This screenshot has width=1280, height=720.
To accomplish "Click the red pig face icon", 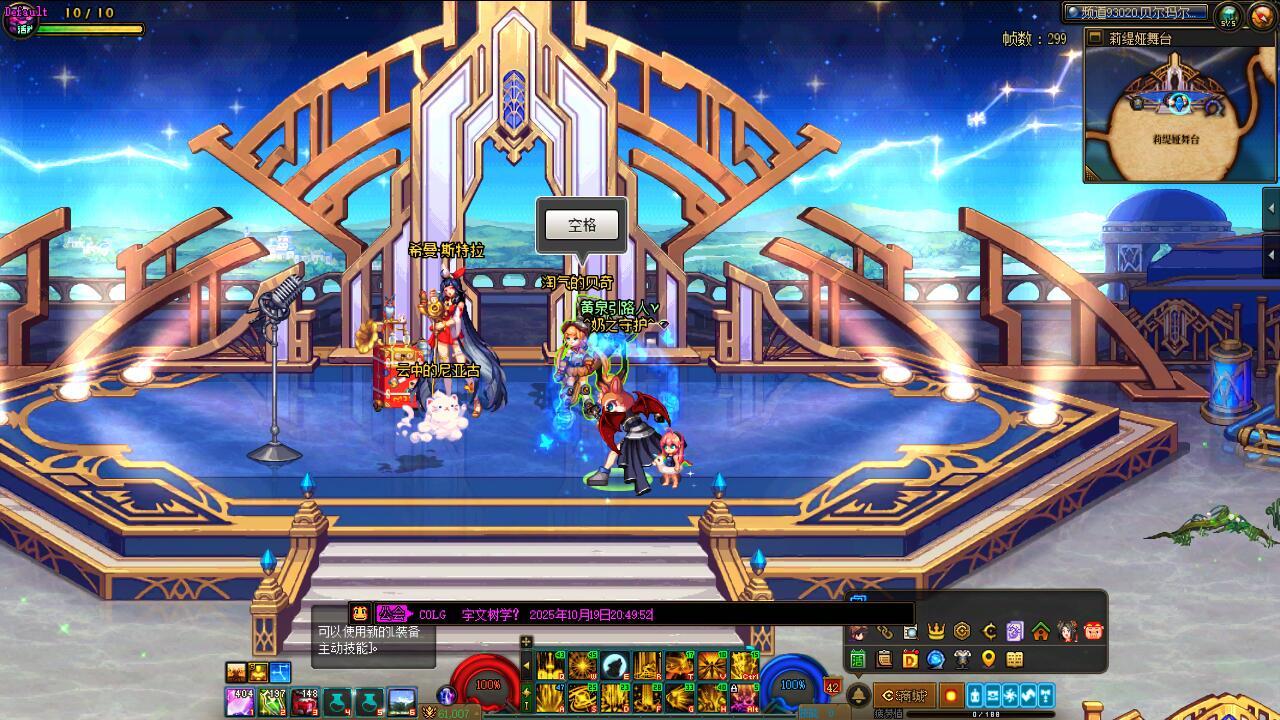I will pyautogui.click(x=1093, y=631).
